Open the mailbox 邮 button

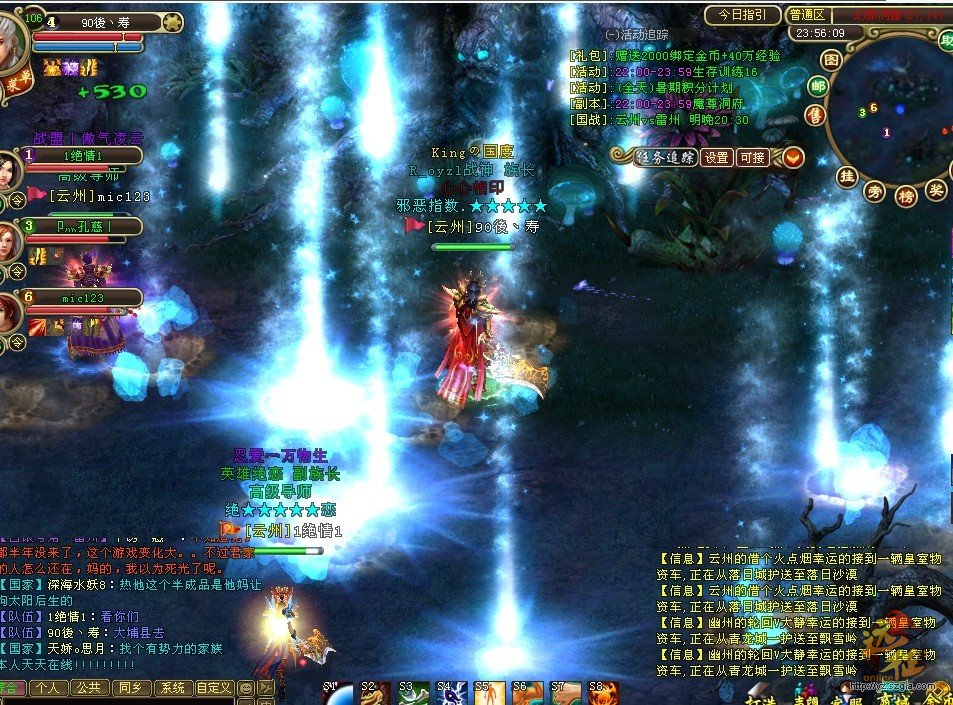818,87
